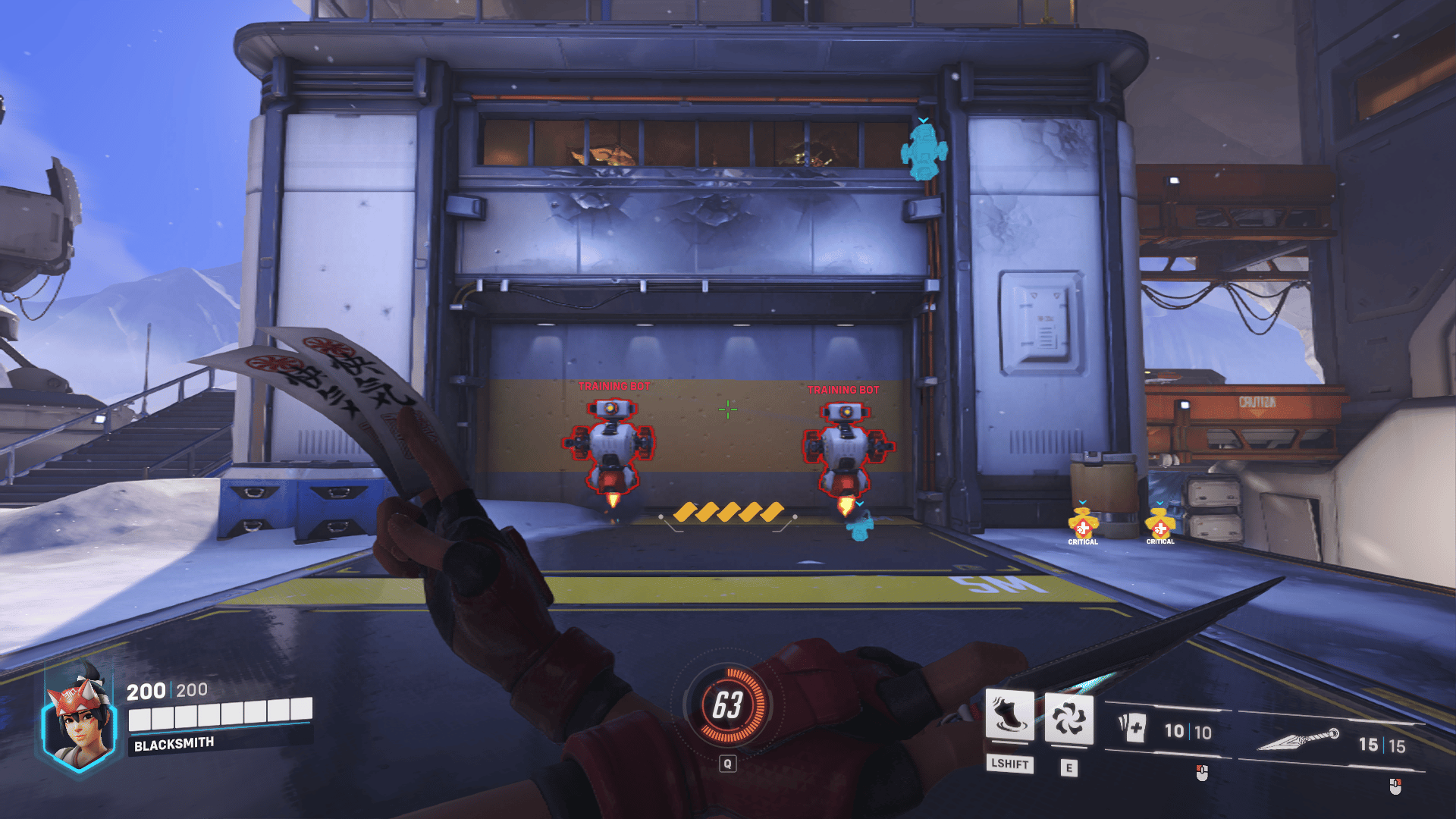Click the downward cyan arrow over the right ping

pyautogui.click(x=1160, y=502)
